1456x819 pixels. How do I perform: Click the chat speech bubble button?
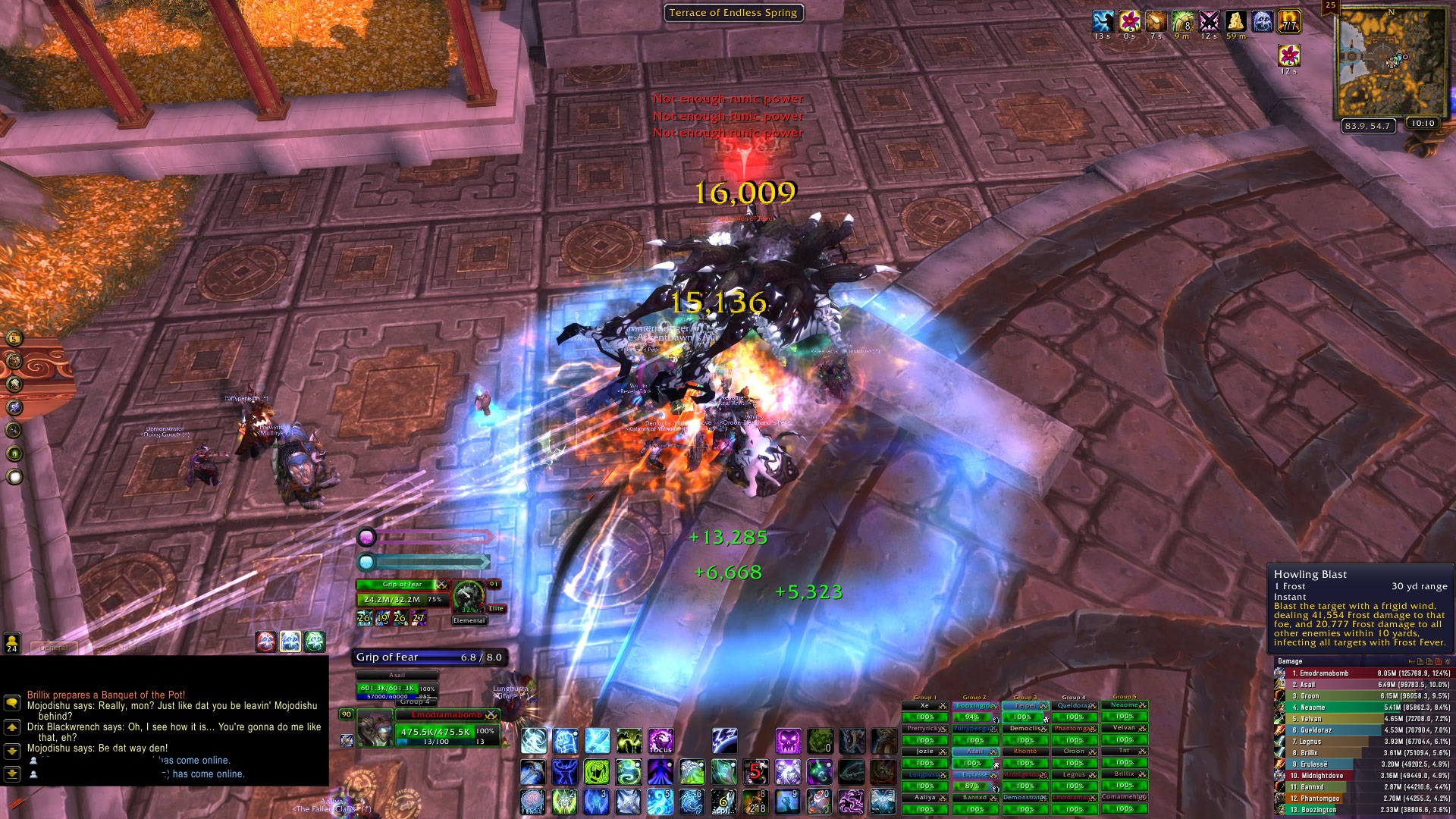click(12, 703)
